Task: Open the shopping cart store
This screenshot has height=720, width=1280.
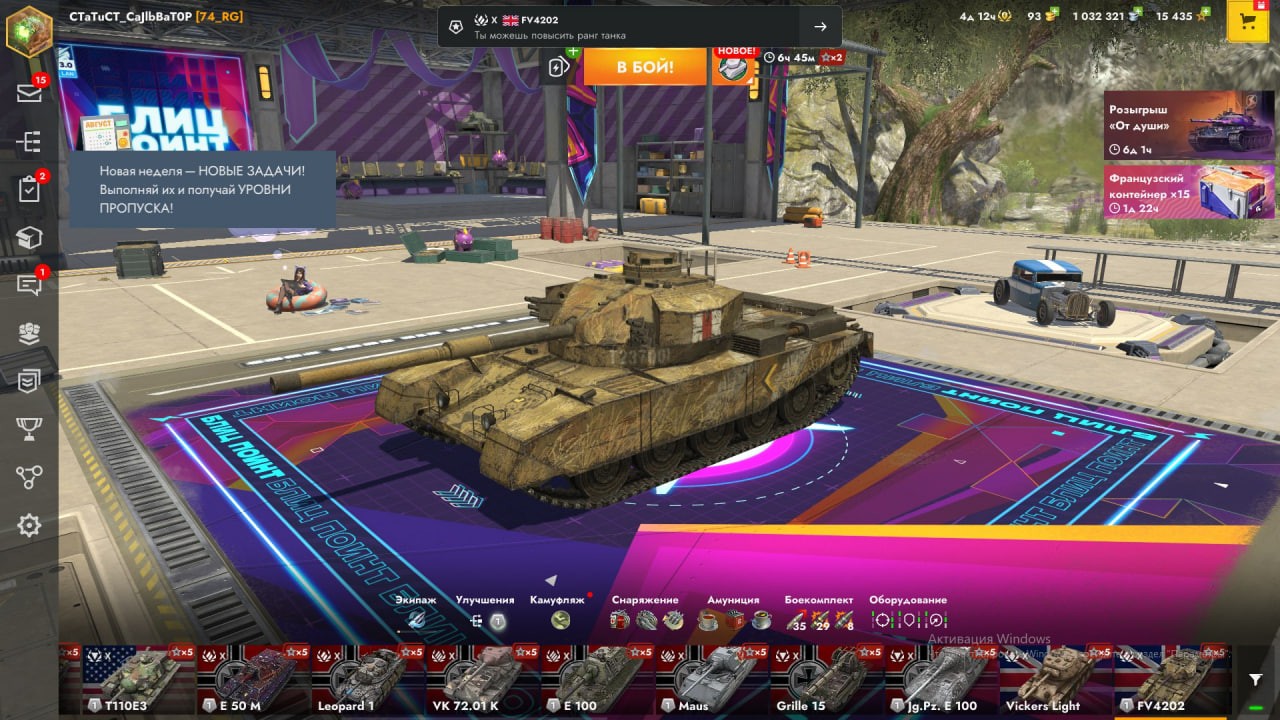Action: pos(1247,22)
